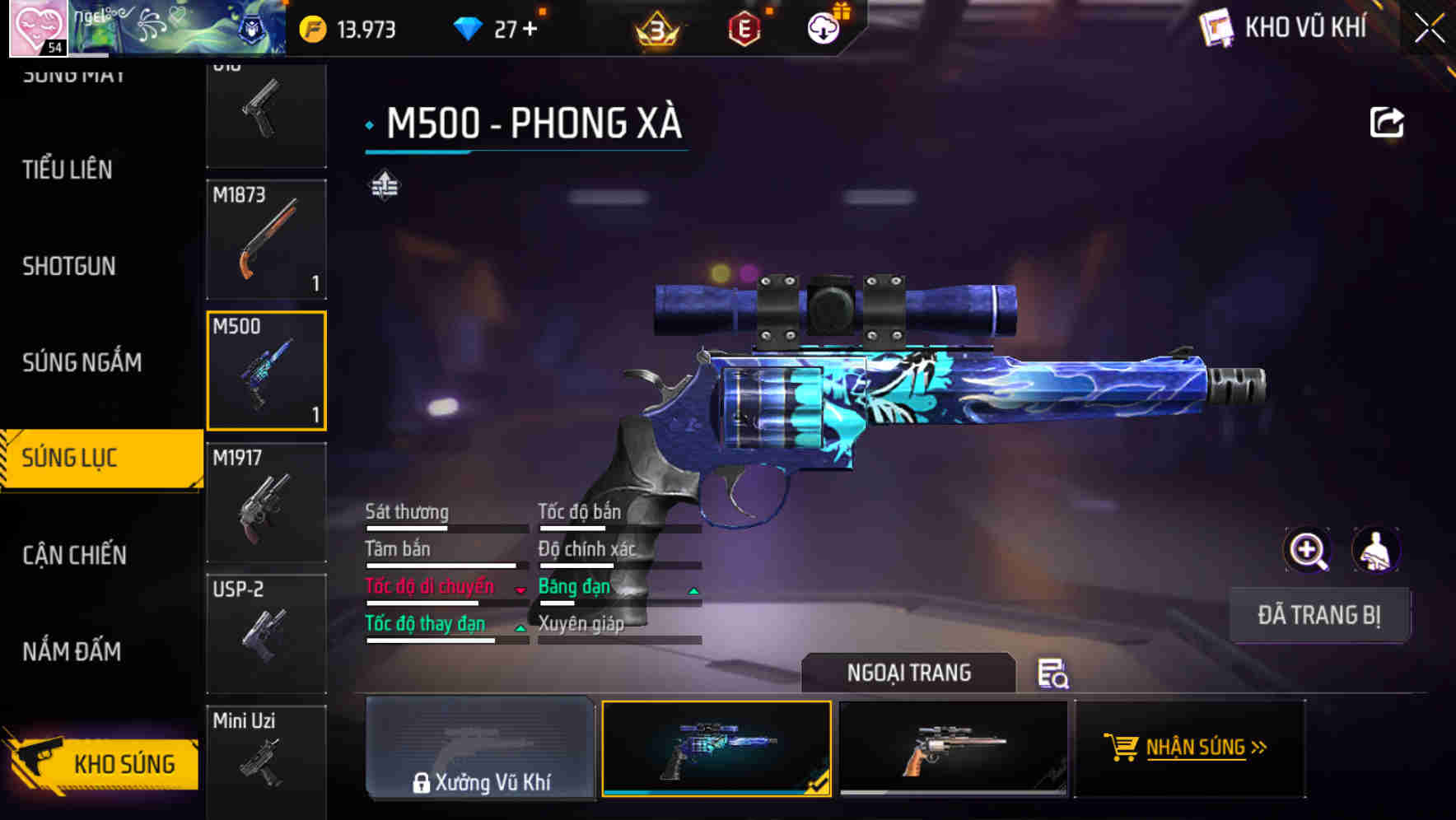Select the CẬN CHIẾN category
This screenshot has width=1456, height=820.
tap(75, 555)
